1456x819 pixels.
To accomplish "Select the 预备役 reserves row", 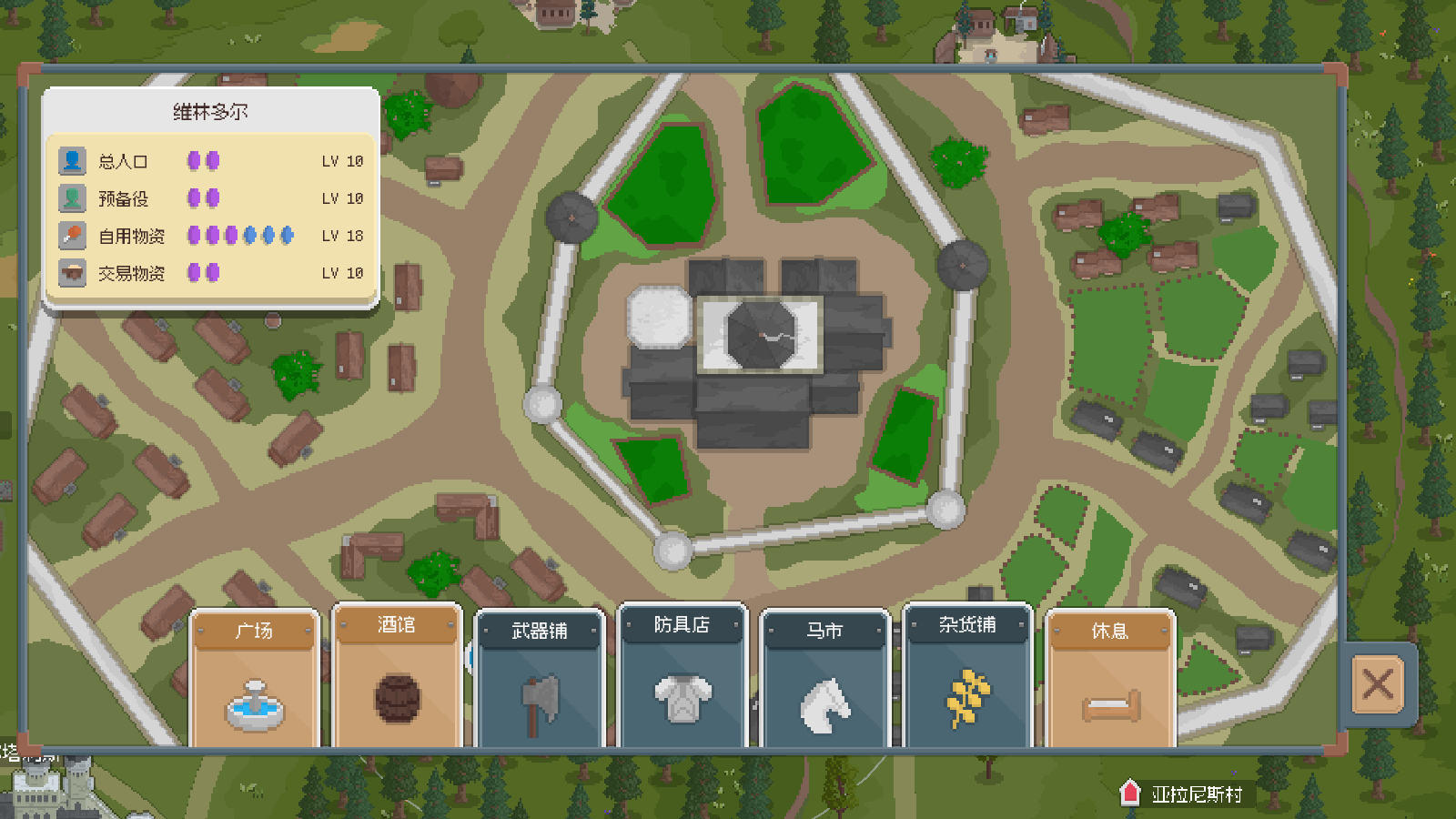I will point(211,198).
